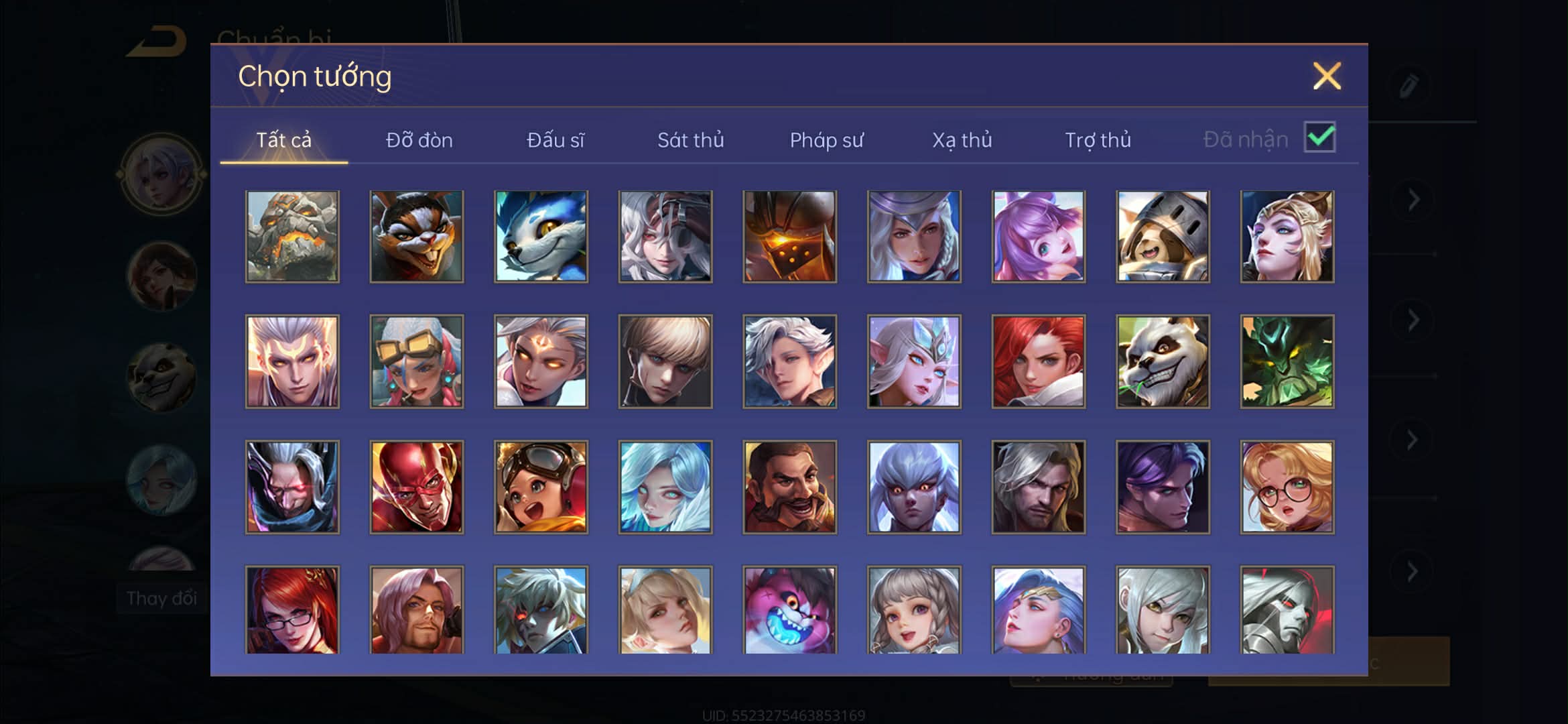Pick the helmeted bear knight portrait

pos(1163,236)
